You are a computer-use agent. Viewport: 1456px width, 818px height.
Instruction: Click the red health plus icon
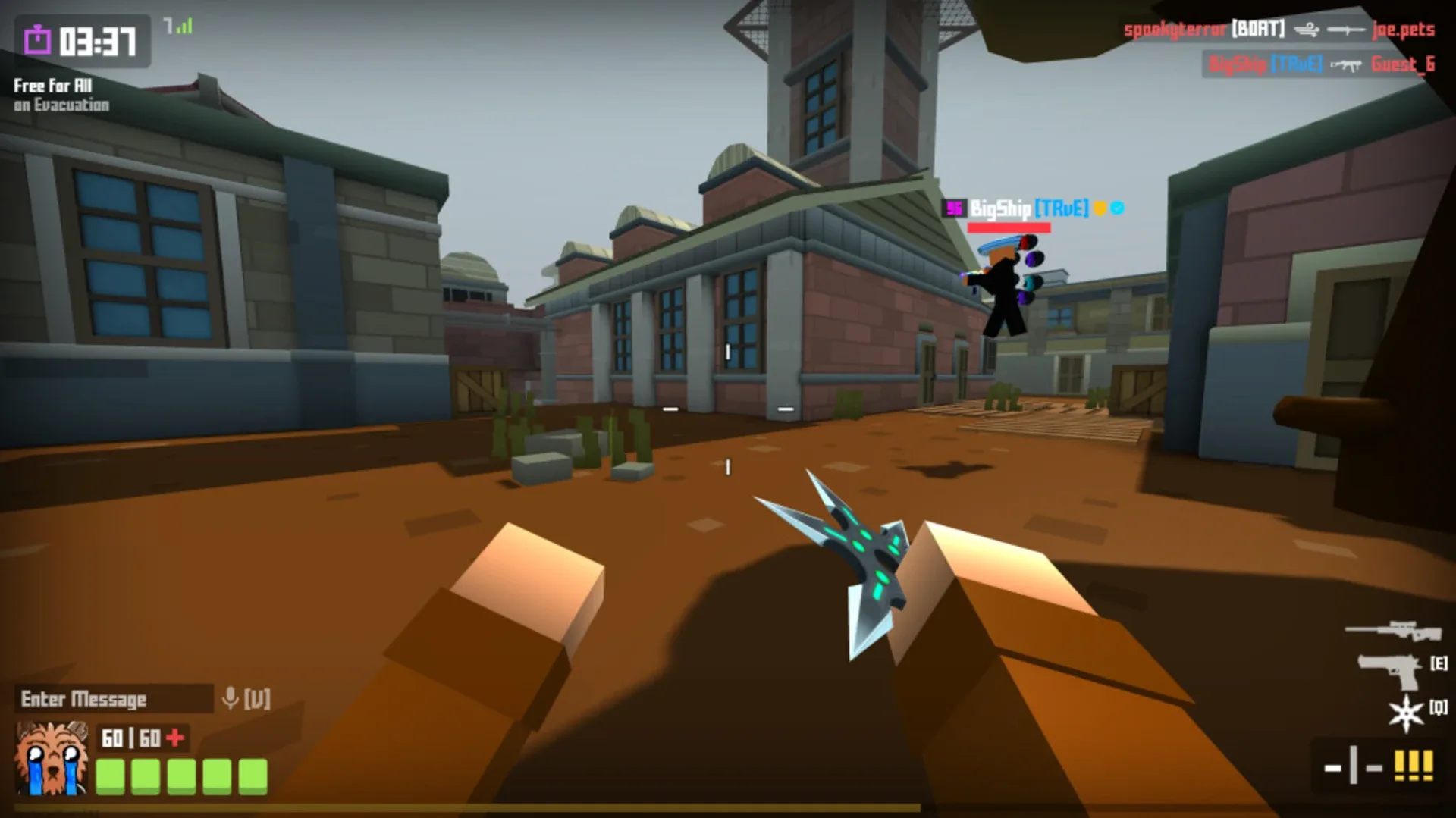click(x=175, y=735)
